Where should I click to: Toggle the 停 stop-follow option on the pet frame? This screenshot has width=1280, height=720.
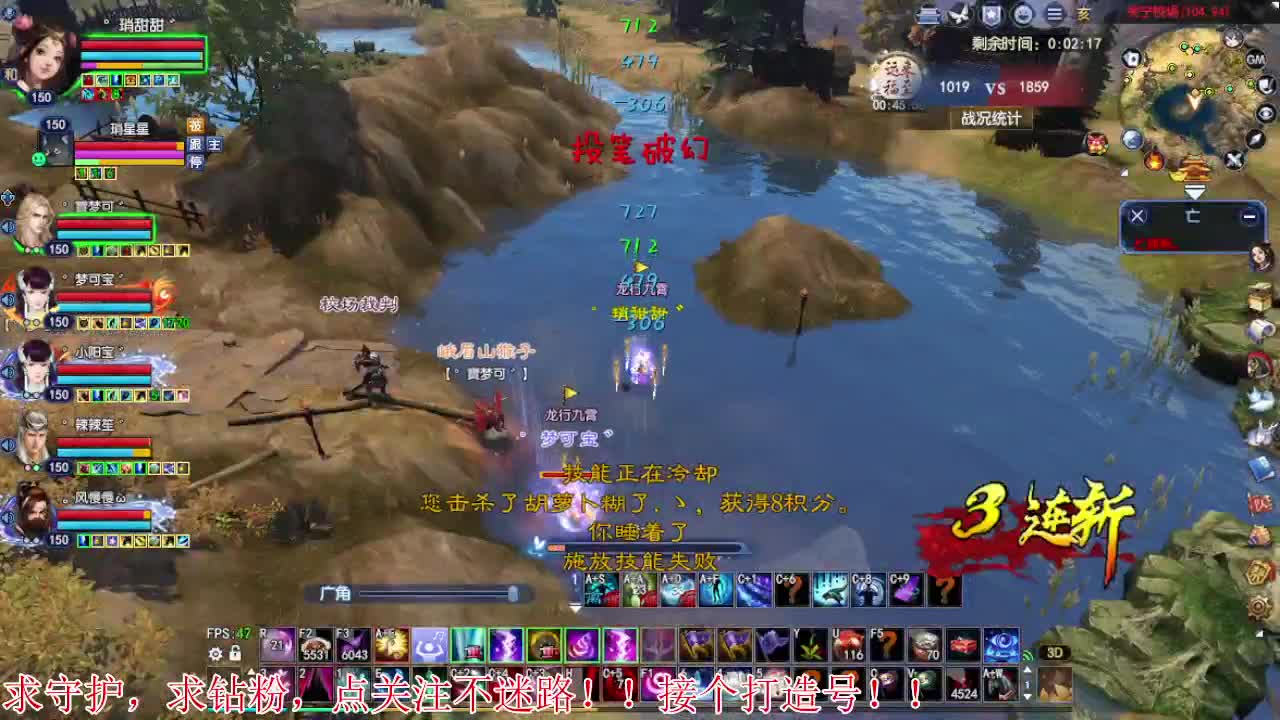coord(196,162)
